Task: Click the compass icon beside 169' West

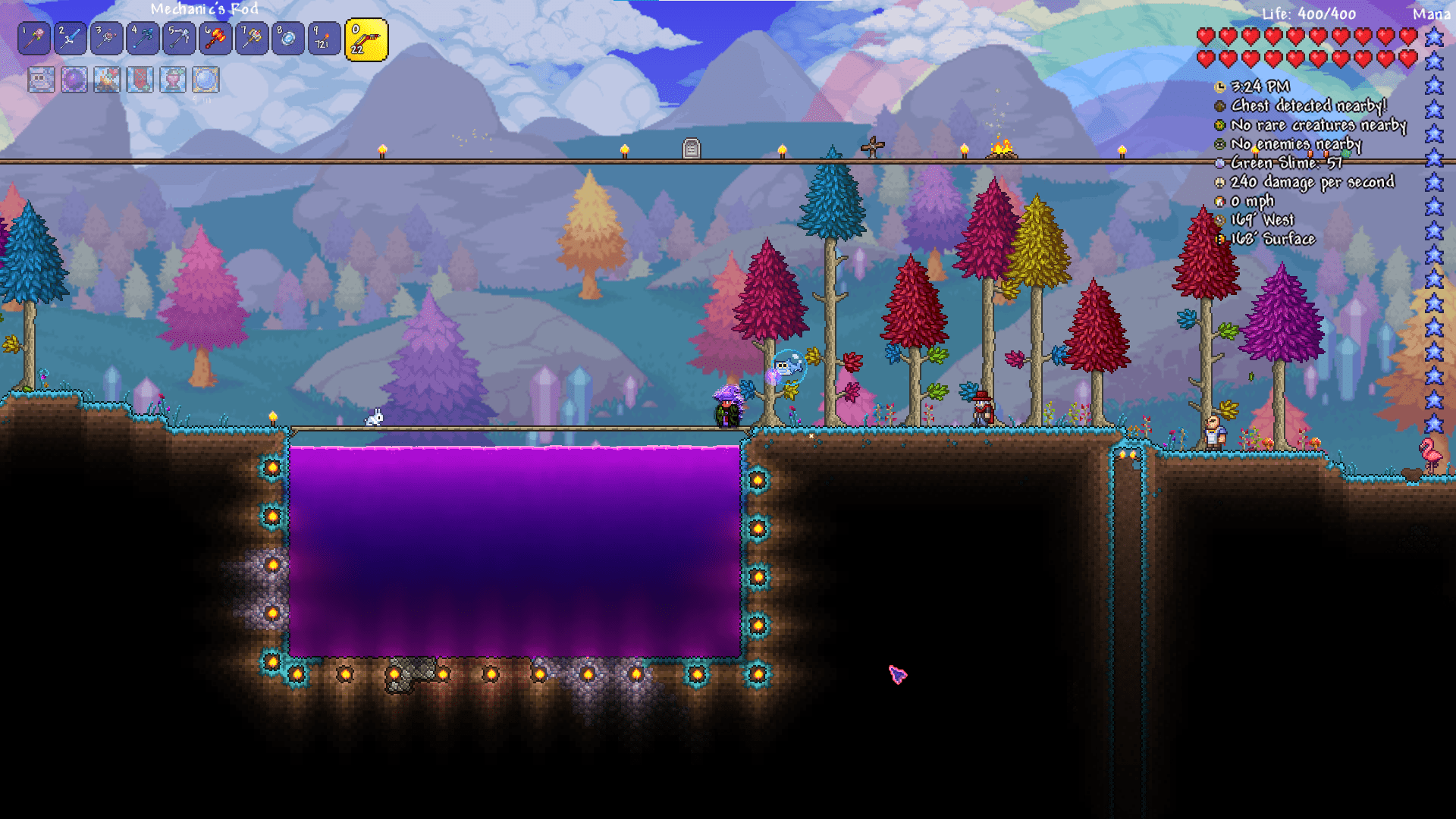Action: point(1221,219)
